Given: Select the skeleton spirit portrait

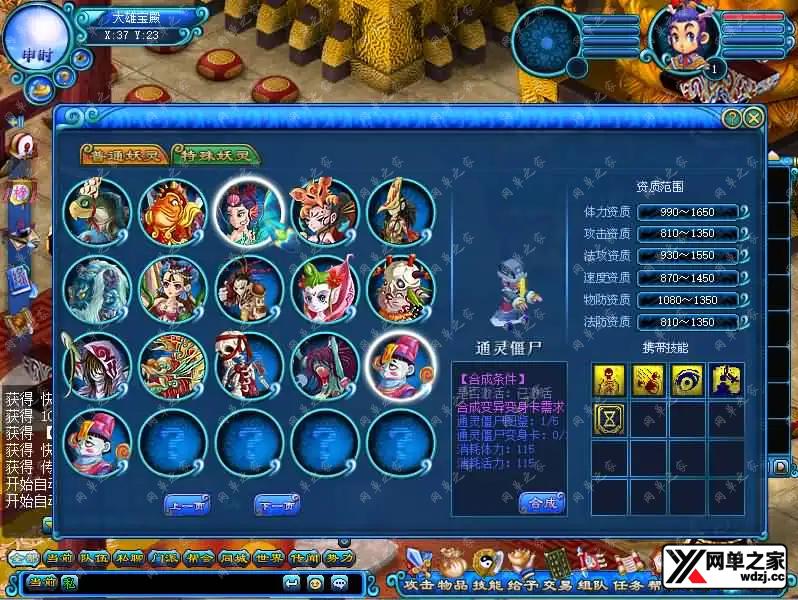Looking at the screenshot, I should [x=249, y=365].
